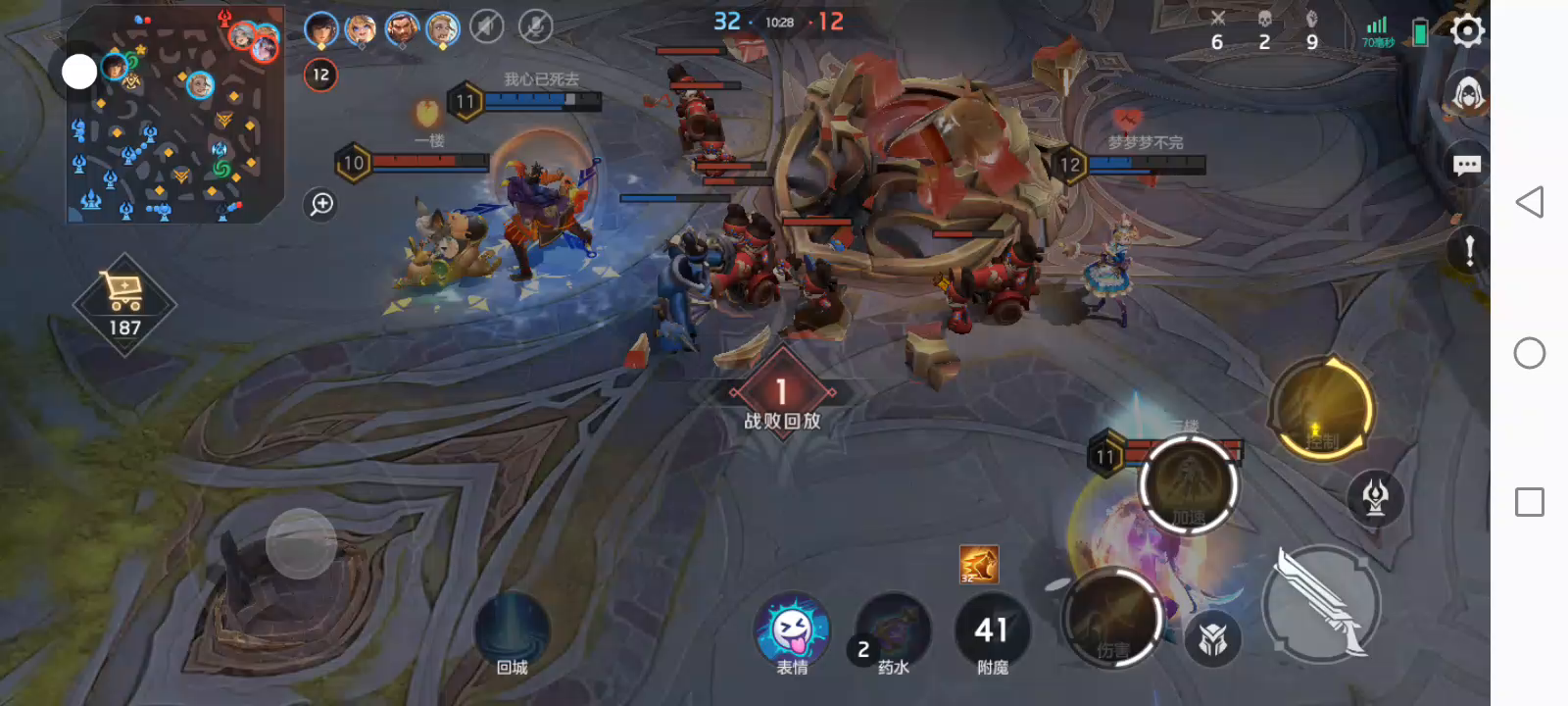The width and height of the screenshot is (1568, 706).
Task: Tap the 回城 recall button
Action: tap(512, 634)
